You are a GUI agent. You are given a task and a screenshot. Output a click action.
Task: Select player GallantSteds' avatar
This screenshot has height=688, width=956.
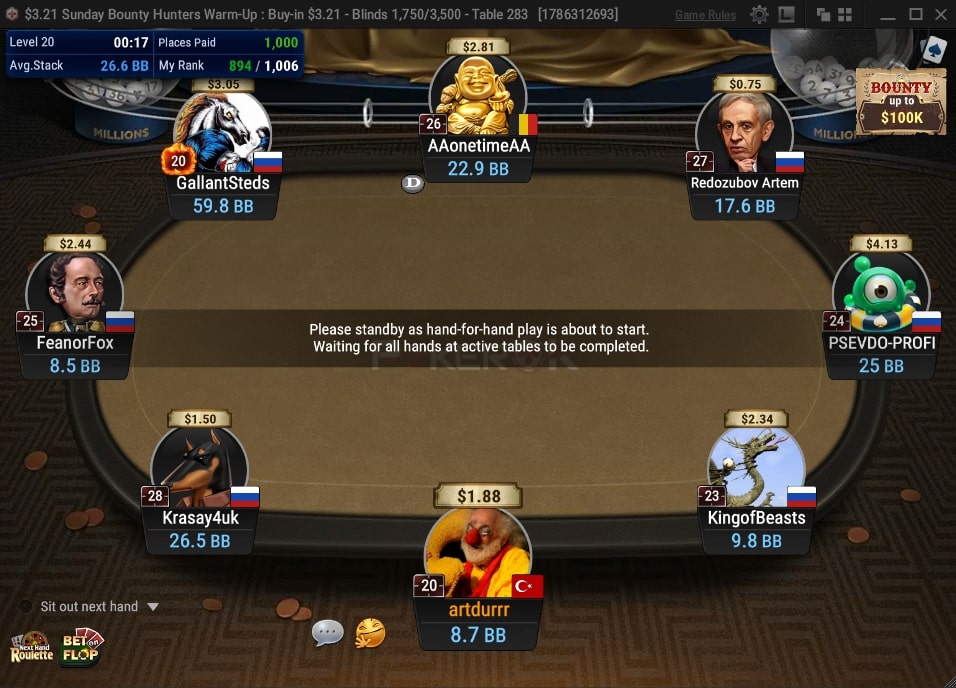point(222,133)
